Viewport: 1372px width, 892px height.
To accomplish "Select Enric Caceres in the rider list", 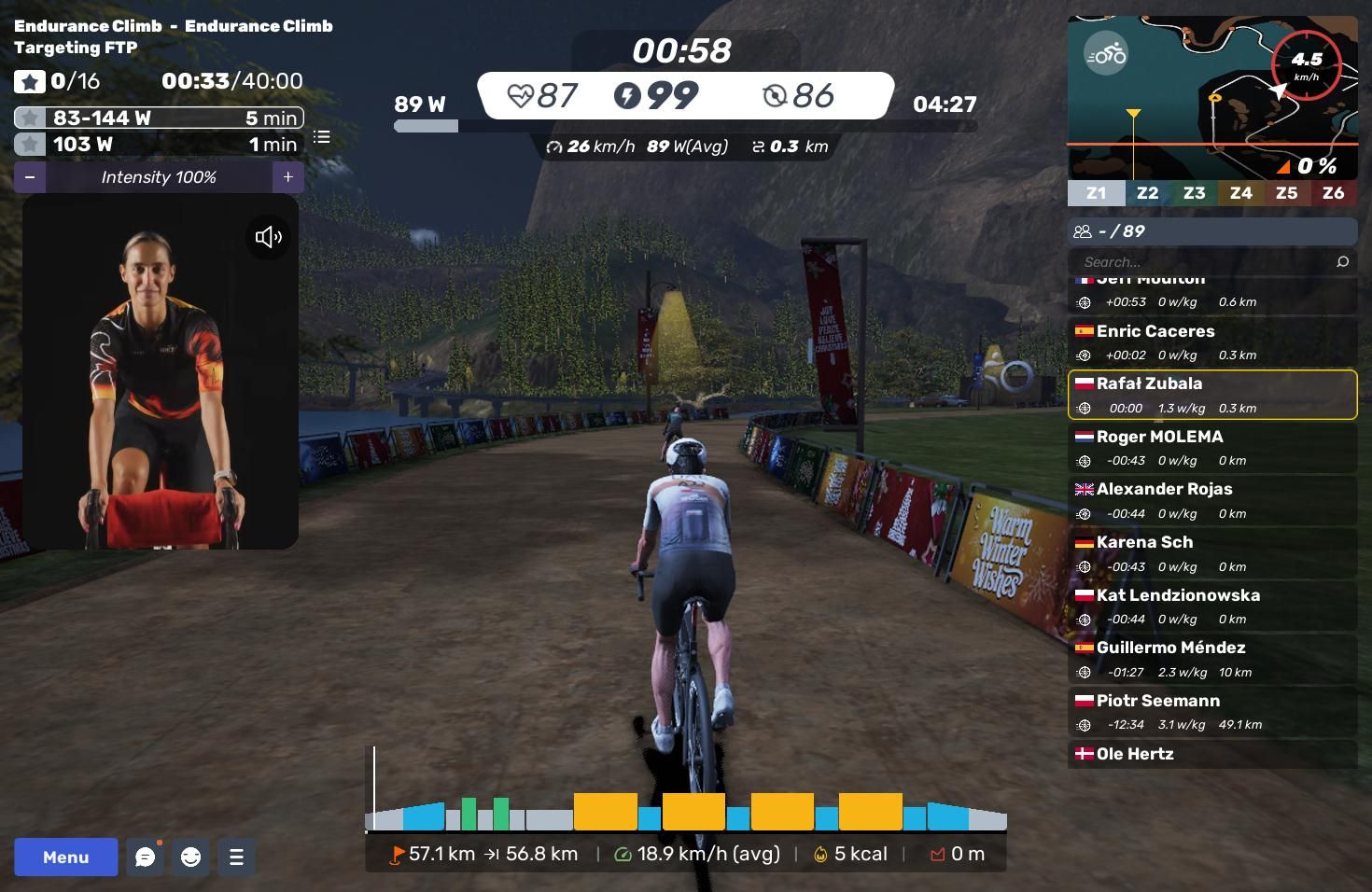I will point(1211,342).
